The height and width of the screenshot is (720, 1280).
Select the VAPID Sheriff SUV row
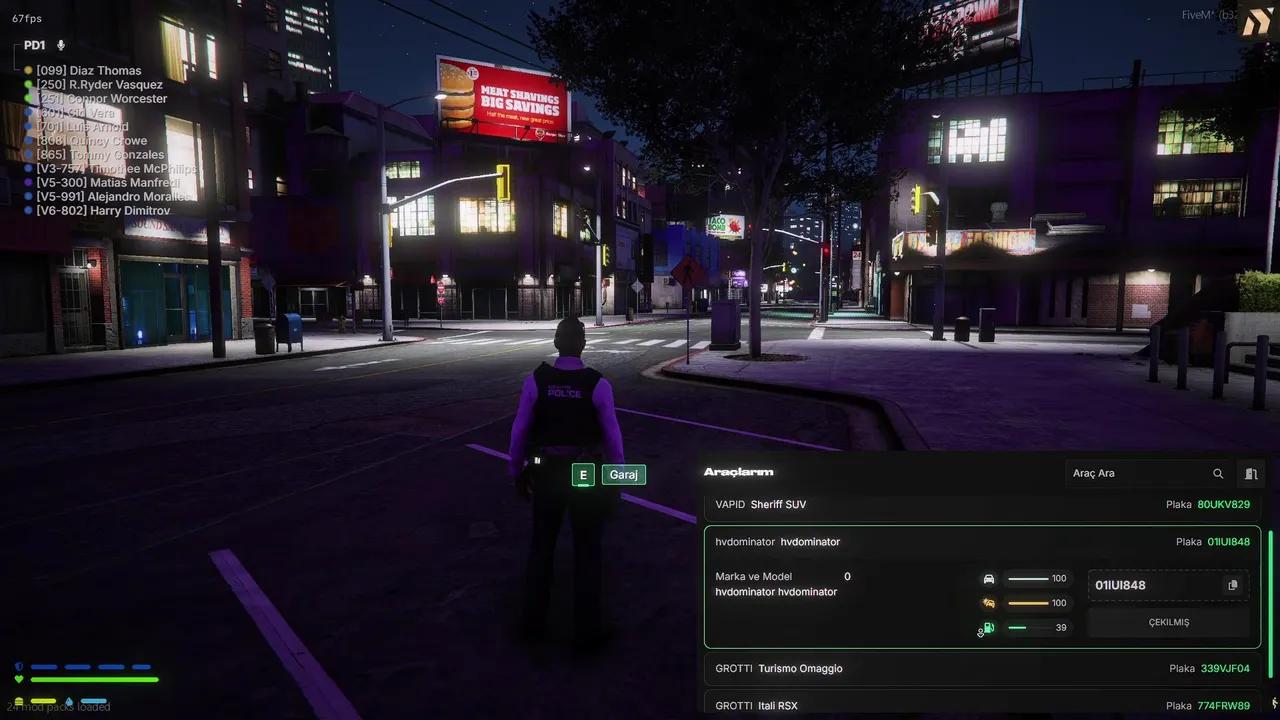click(x=982, y=505)
